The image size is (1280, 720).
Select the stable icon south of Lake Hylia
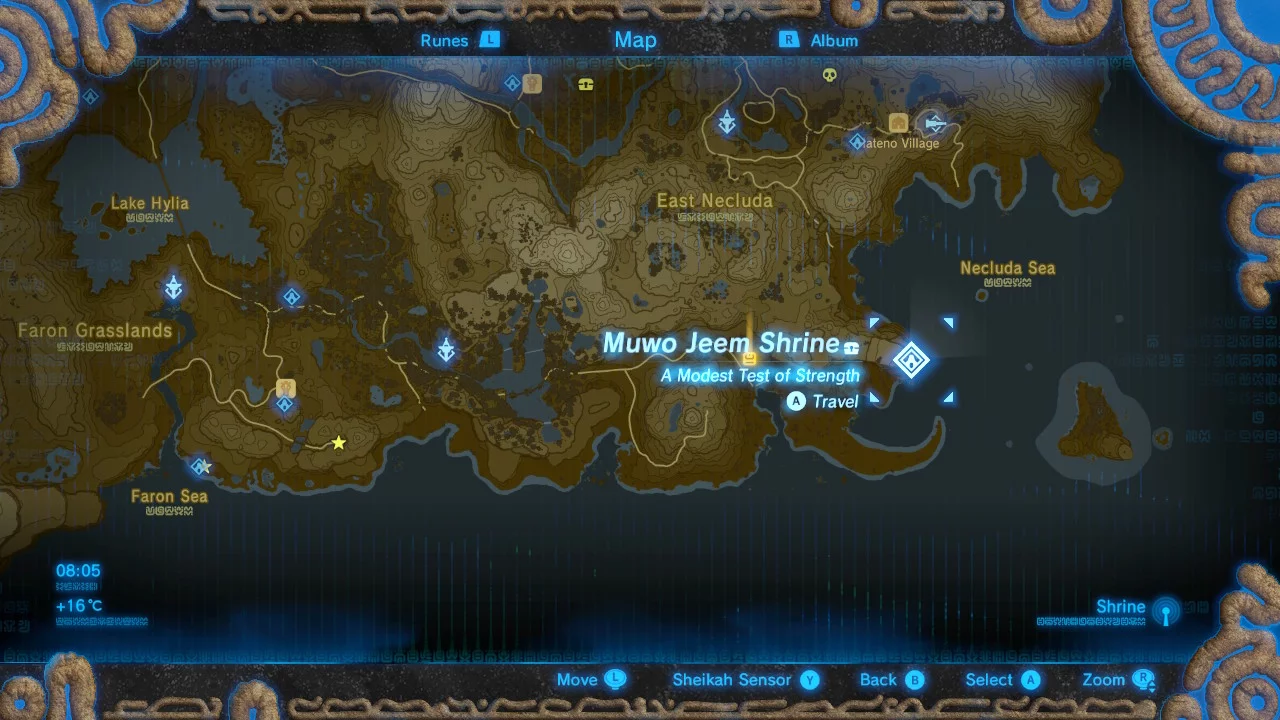(x=285, y=388)
